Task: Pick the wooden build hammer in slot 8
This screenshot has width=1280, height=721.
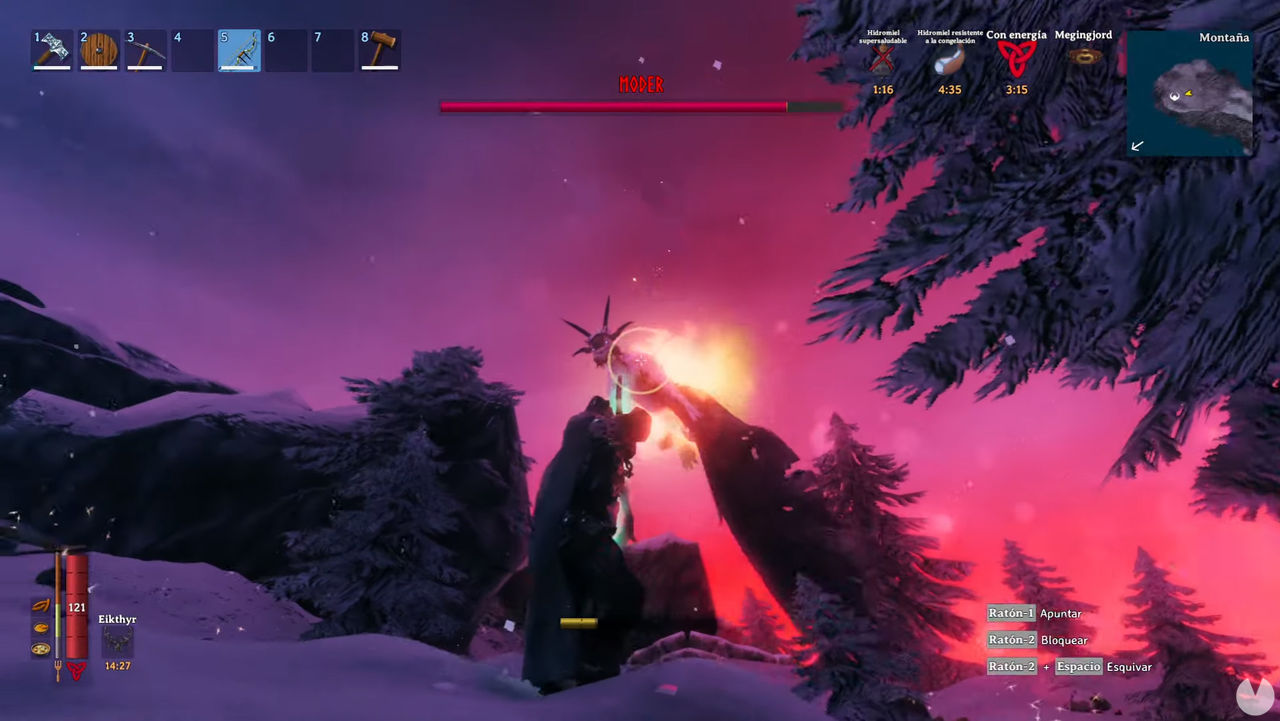Action: (380, 50)
